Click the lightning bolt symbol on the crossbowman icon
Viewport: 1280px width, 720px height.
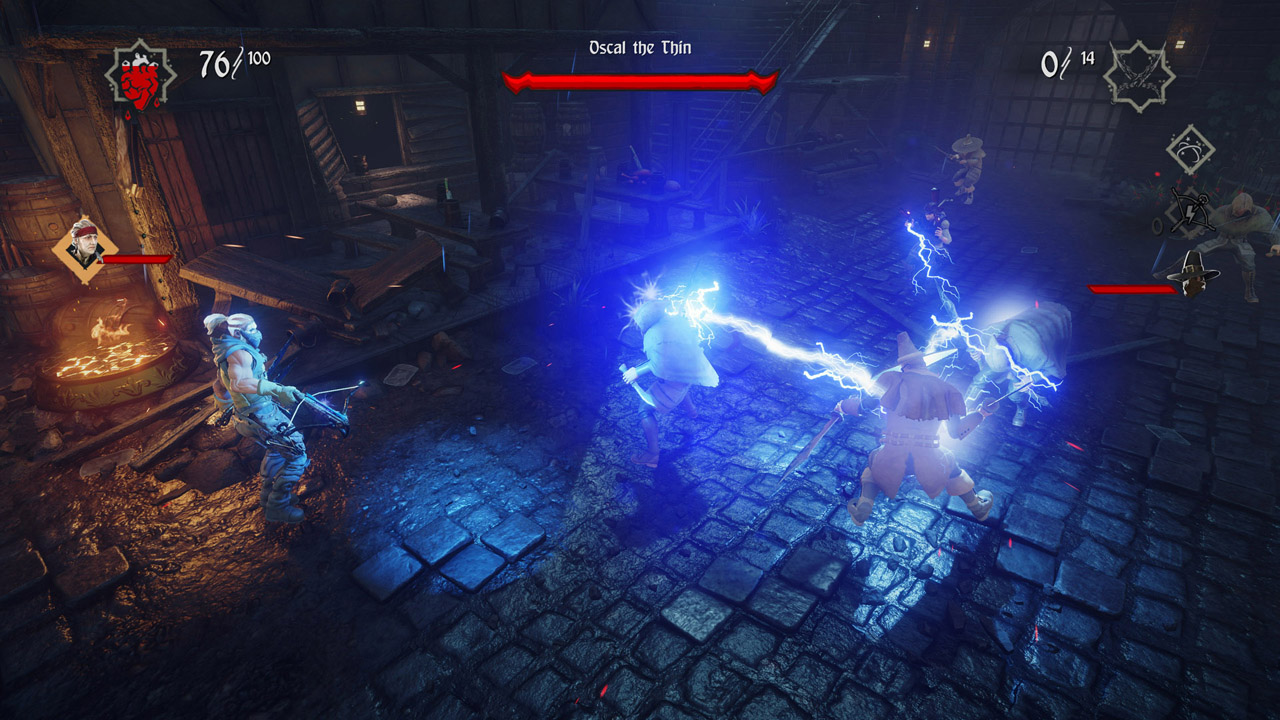click(1190, 214)
